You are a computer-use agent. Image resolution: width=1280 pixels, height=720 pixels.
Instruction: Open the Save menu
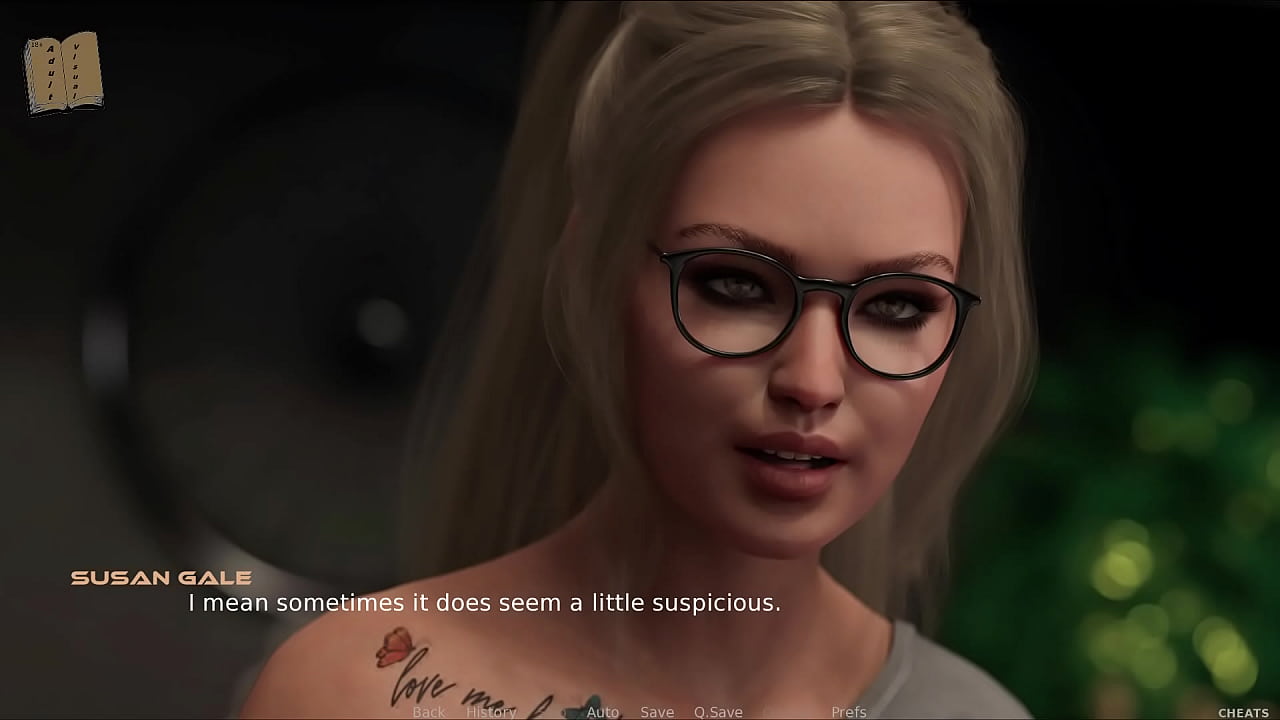[657, 712]
